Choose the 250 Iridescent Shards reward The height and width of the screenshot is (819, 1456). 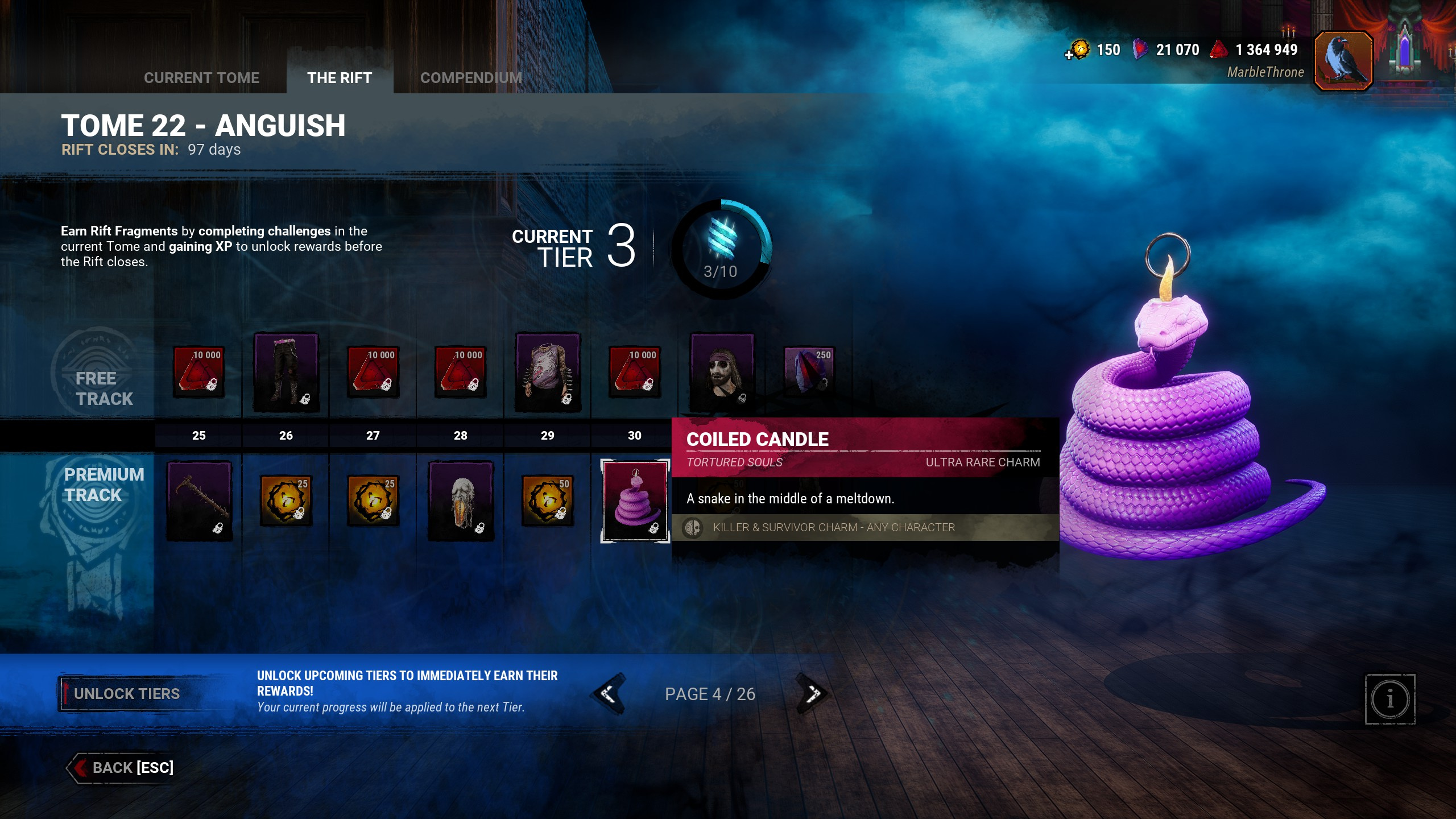809,371
